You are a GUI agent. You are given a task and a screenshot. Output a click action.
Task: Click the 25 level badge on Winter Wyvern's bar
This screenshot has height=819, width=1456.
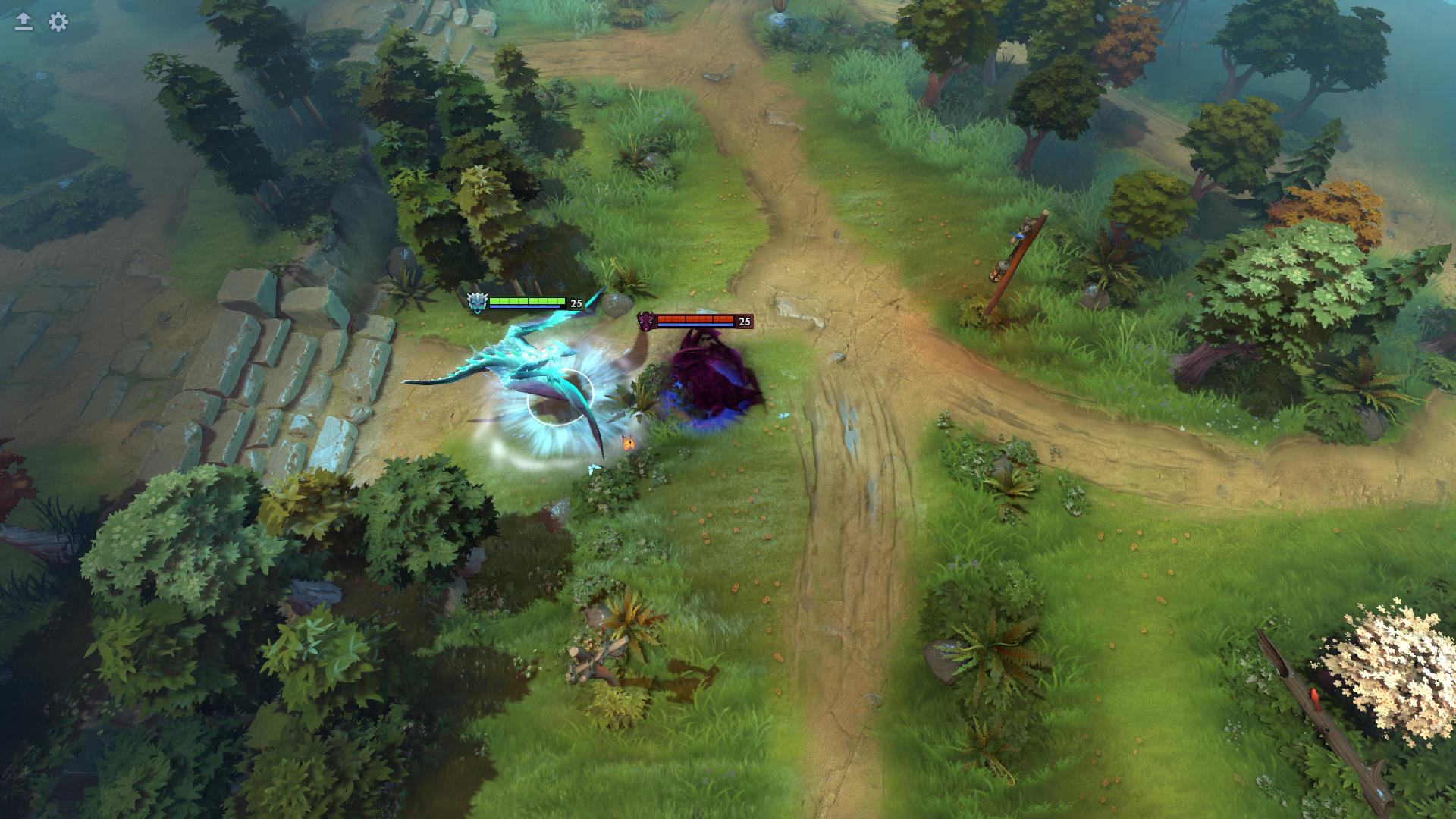pyautogui.click(x=576, y=304)
